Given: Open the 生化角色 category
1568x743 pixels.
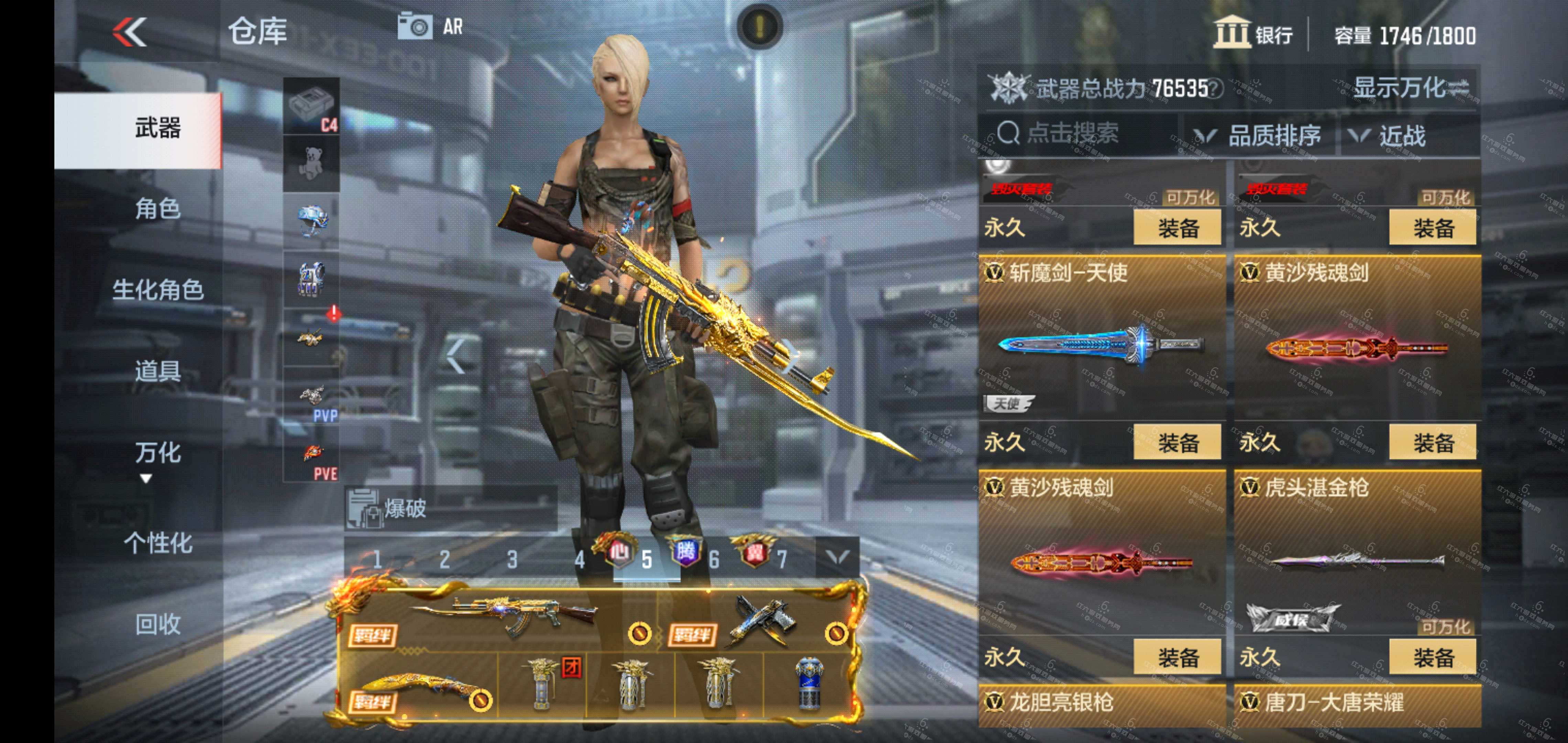Looking at the screenshot, I should pos(157,290).
